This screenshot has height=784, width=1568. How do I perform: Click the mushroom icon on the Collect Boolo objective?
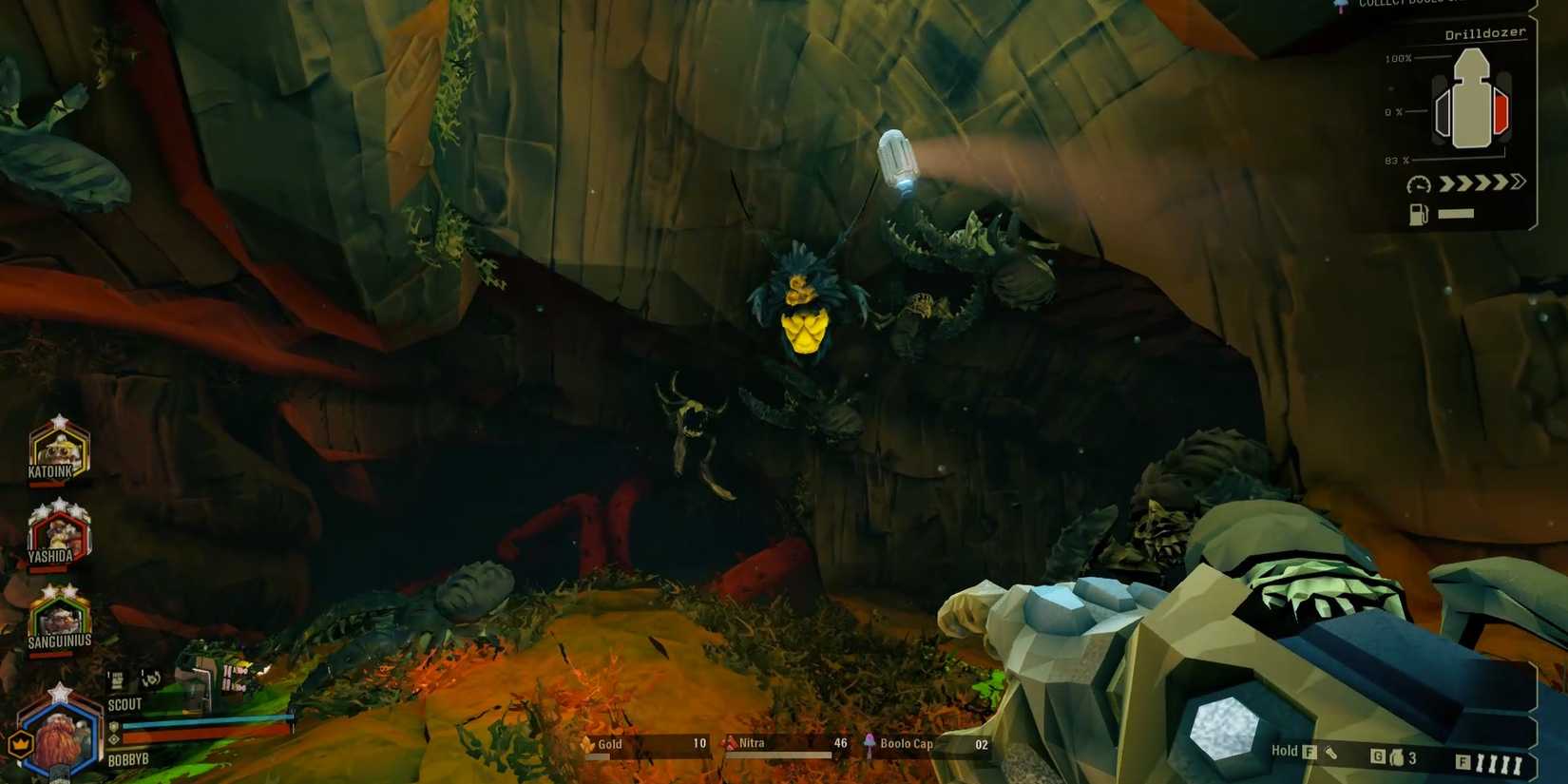tap(1342, 5)
